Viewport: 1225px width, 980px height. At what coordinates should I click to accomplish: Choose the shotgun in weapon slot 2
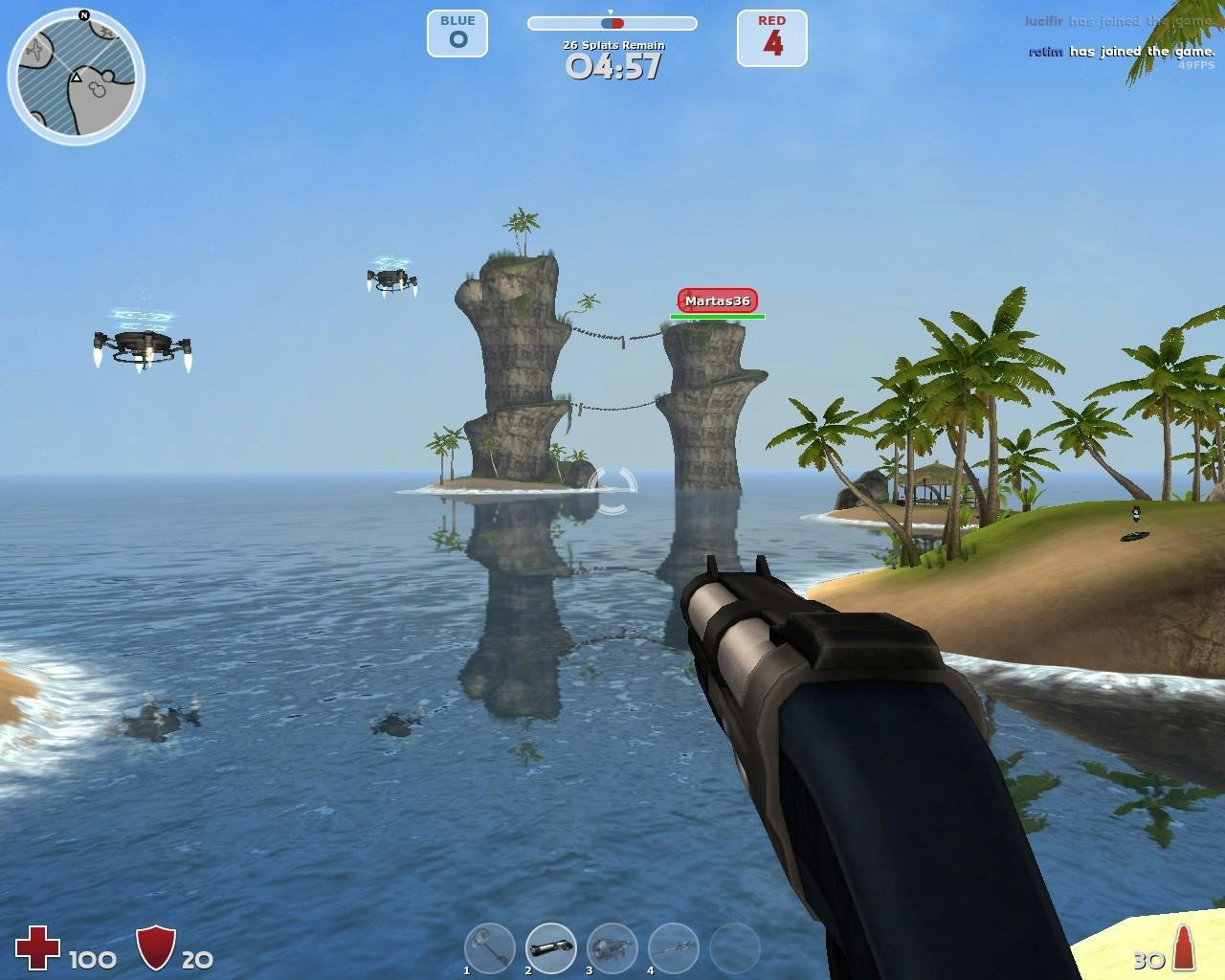pyautogui.click(x=550, y=947)
